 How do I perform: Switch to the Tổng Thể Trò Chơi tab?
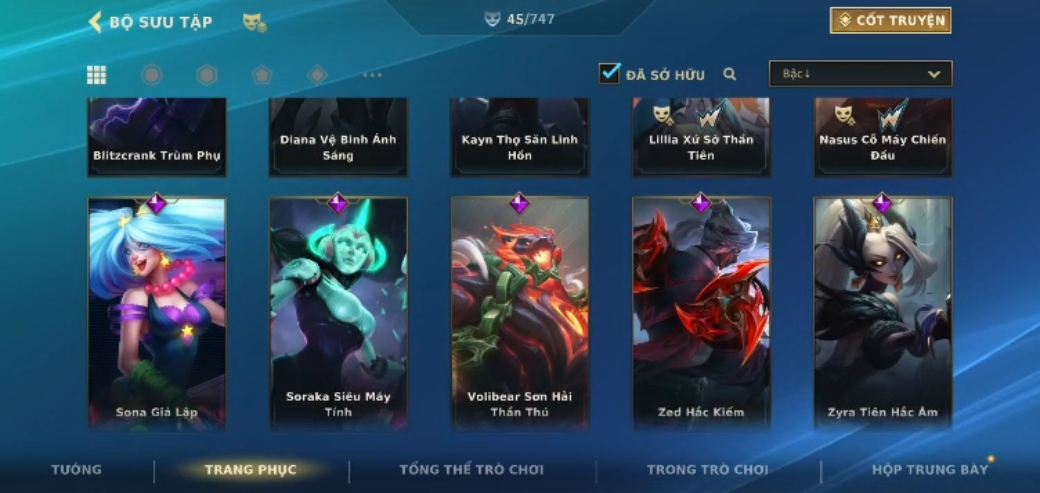point(471,470)
